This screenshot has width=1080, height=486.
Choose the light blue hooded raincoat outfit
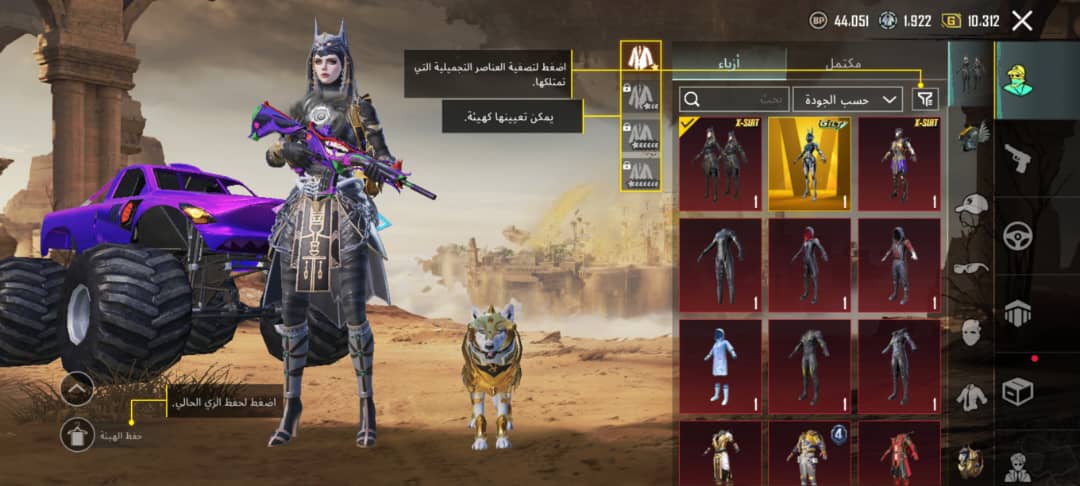[x=720, y=366]
